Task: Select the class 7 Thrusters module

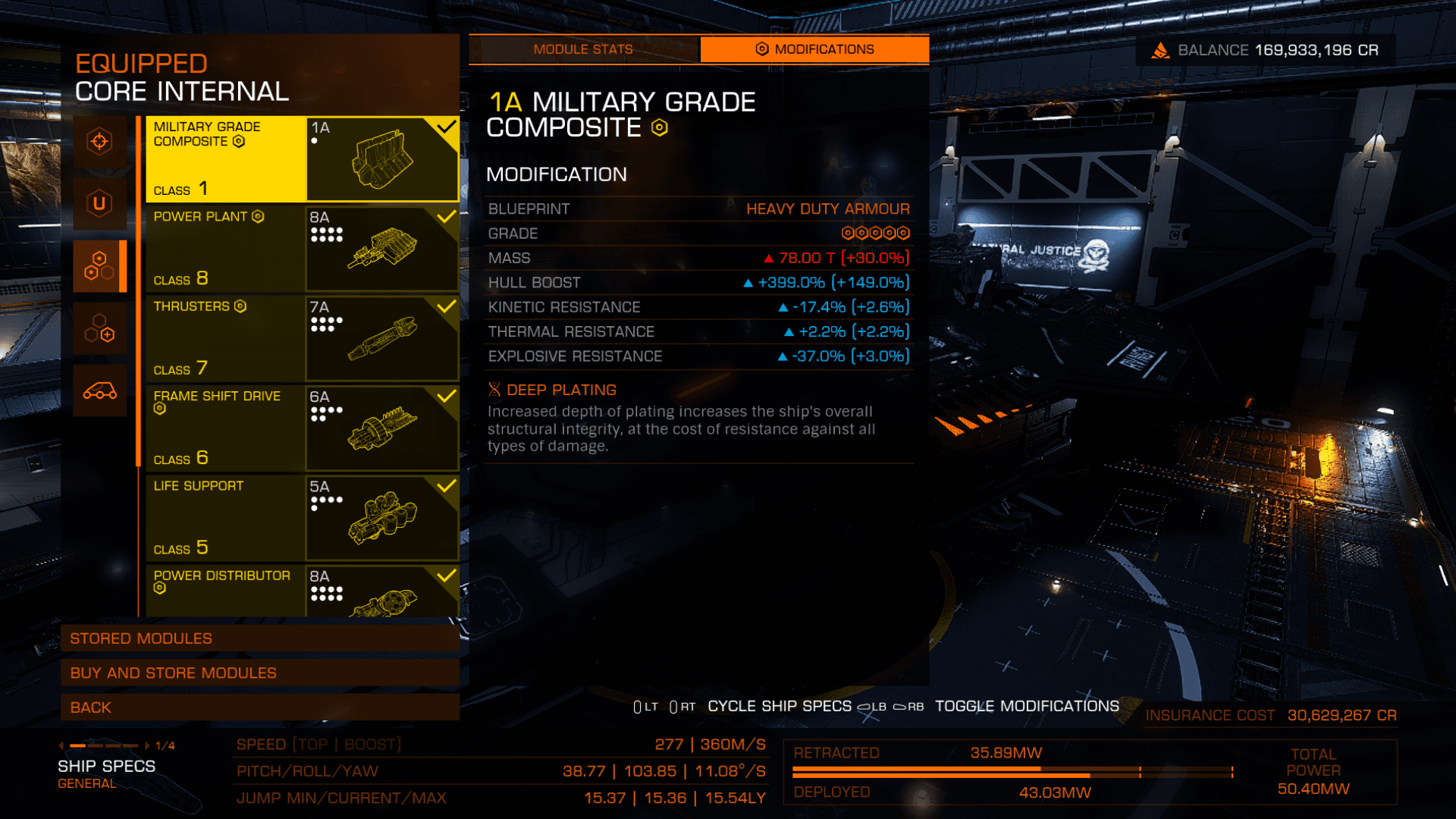Action: [x=302, y=338]
